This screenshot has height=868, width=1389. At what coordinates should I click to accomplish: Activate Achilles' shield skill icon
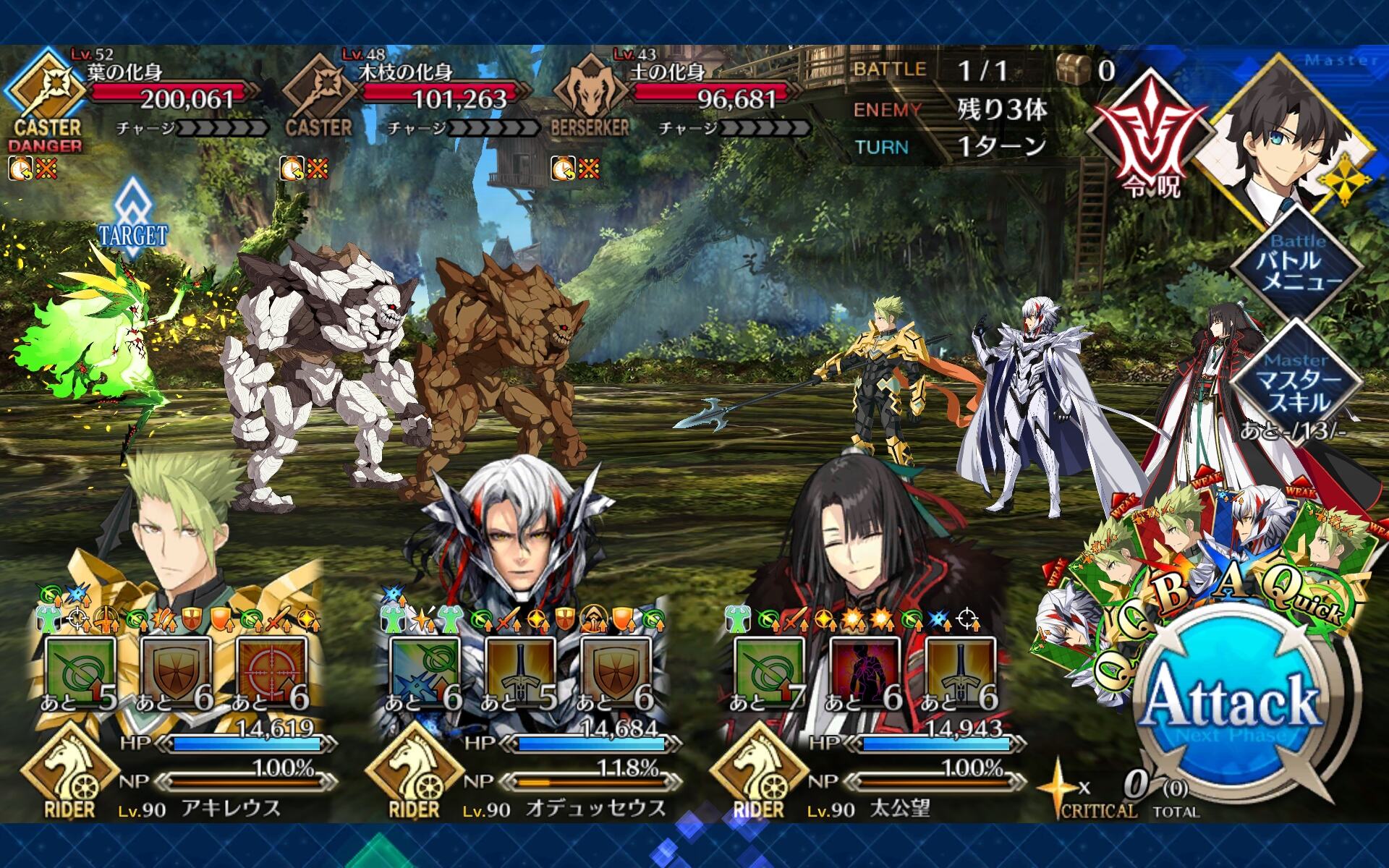176,674
